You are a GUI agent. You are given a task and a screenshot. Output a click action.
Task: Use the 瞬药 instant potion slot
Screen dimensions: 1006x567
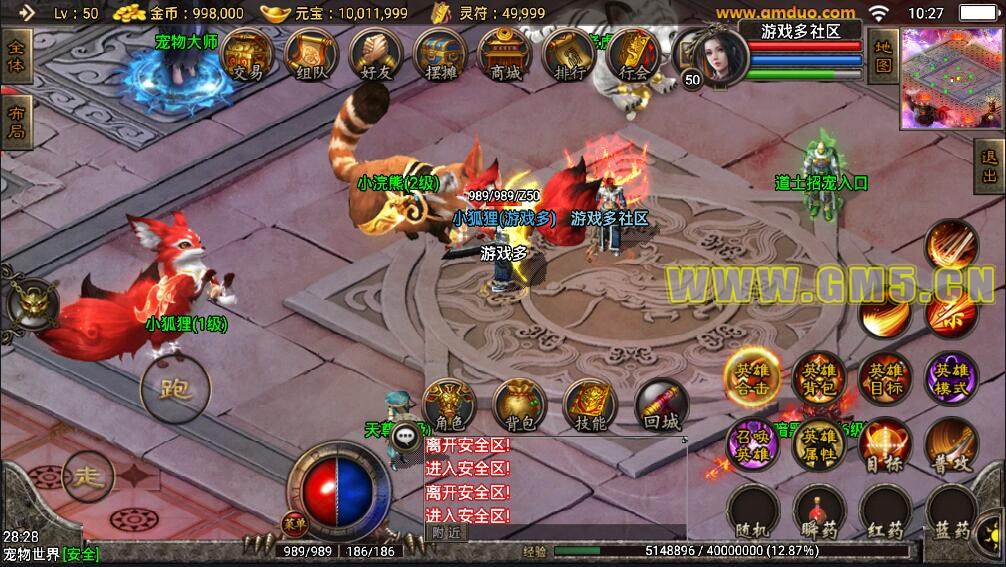tap(819, 512)
